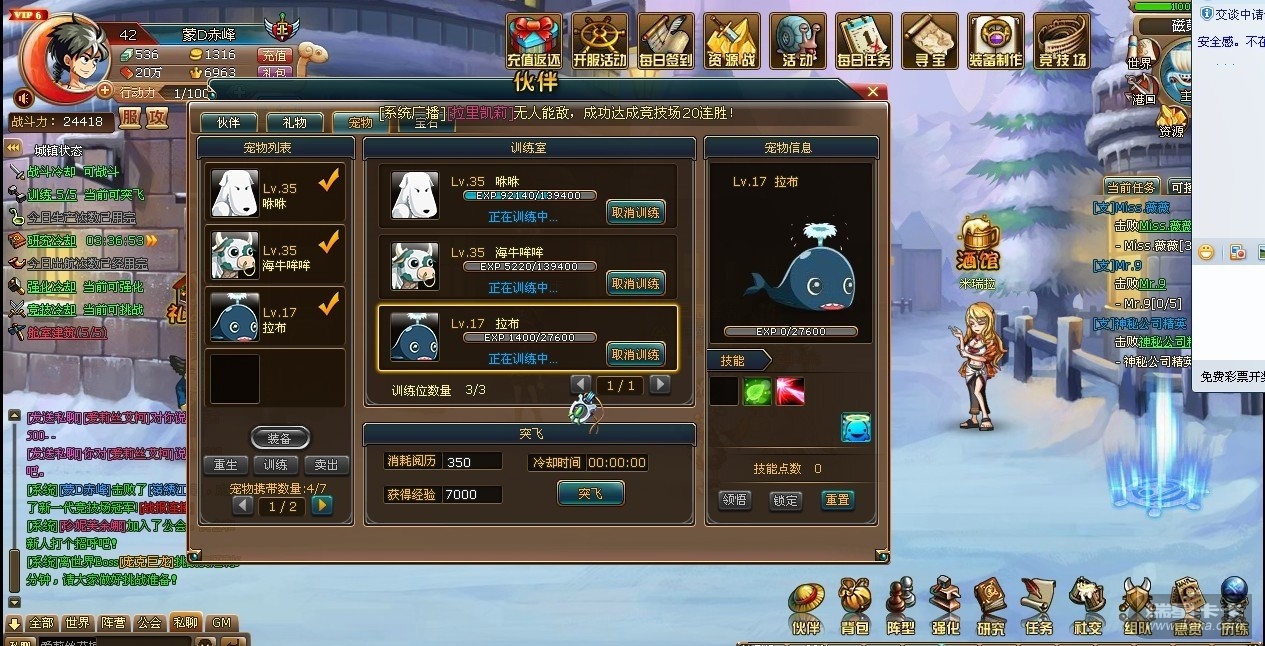Go to next pet list page

tap(321, 506)
